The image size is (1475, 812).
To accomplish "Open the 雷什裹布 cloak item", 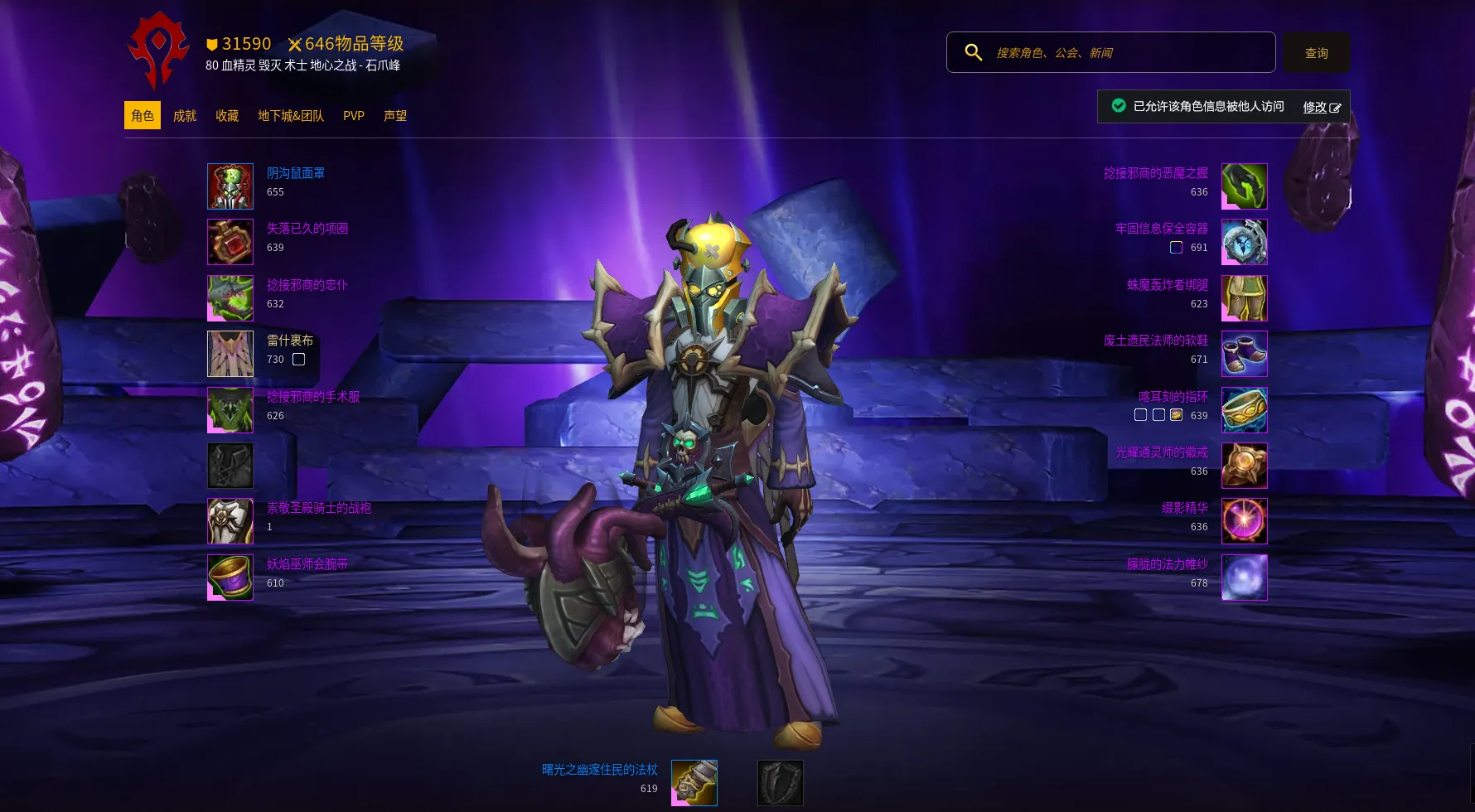I will pyautogui.click(x=230, y=354).
